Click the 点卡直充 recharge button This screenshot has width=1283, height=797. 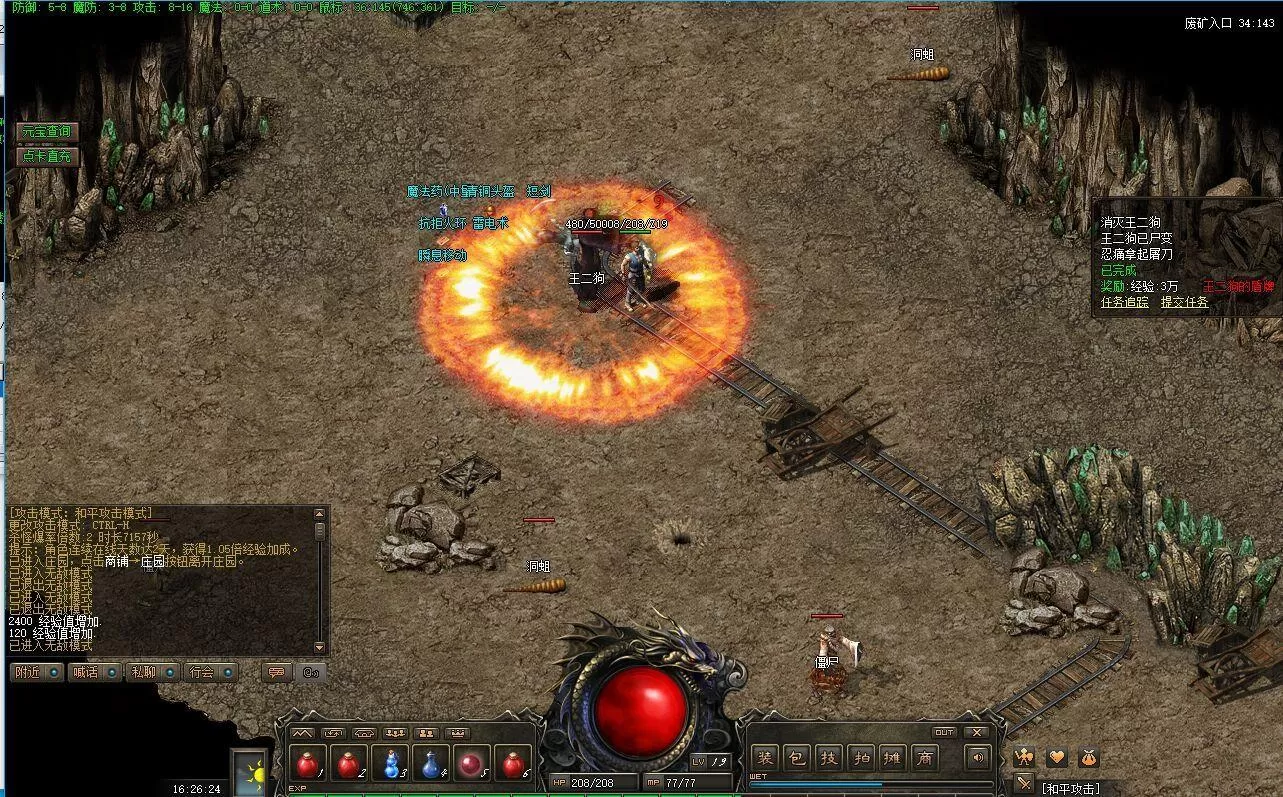[x=47, y=156]
